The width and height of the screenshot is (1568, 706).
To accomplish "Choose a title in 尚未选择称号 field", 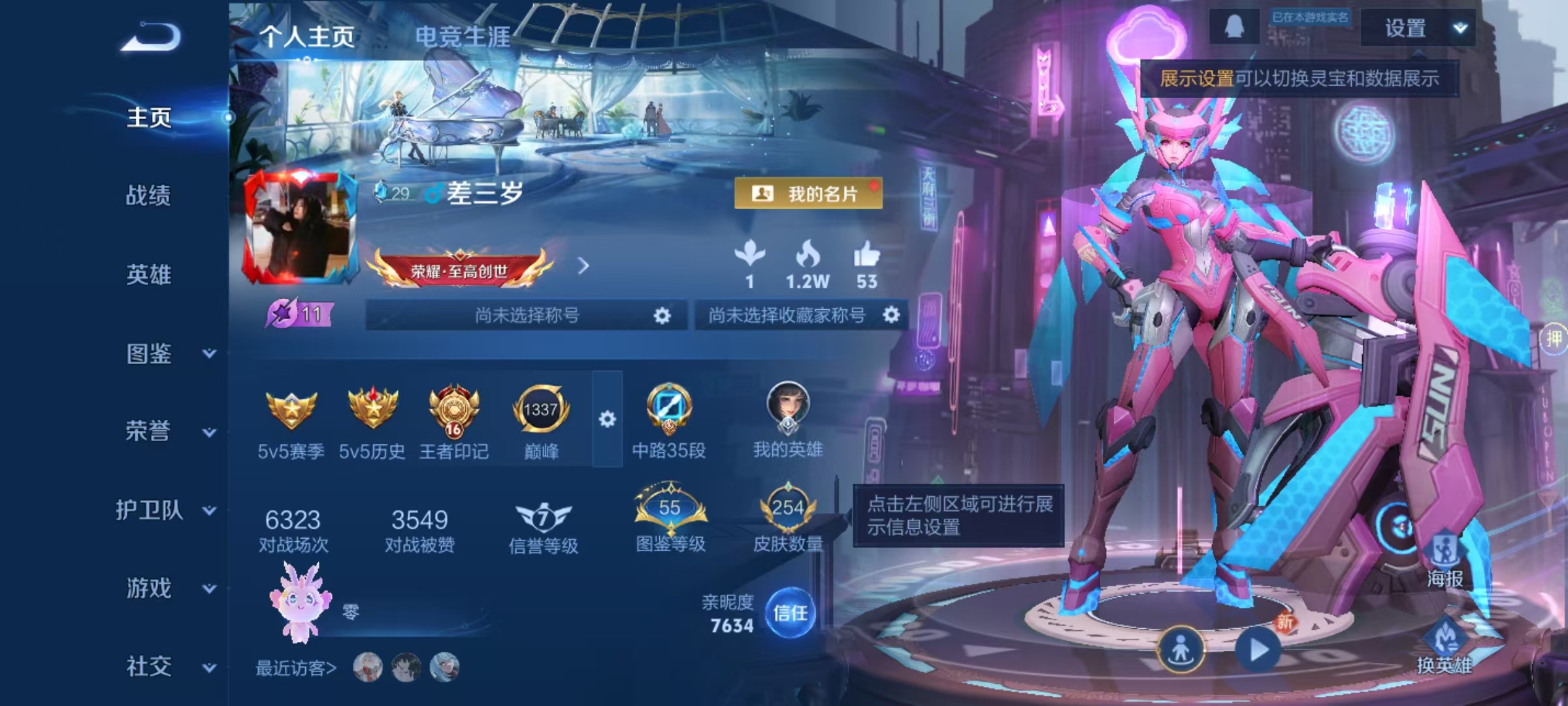I will tap(527, 316).
